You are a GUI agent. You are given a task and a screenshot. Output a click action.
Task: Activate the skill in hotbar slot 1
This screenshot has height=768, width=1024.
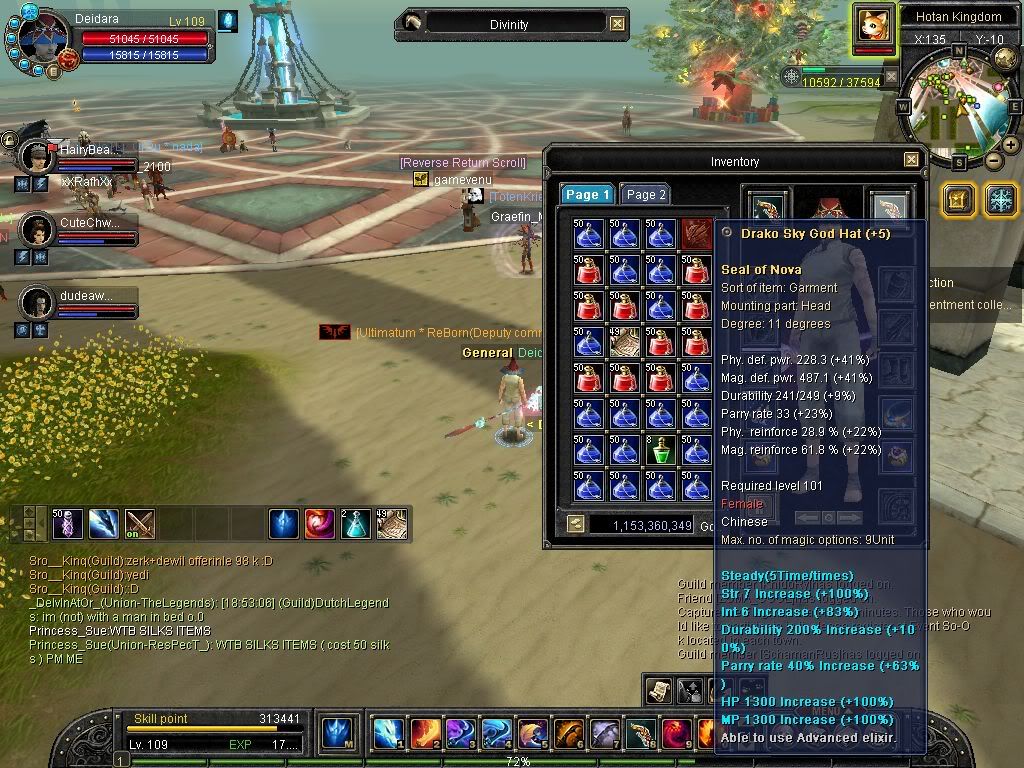coord(388,733)
